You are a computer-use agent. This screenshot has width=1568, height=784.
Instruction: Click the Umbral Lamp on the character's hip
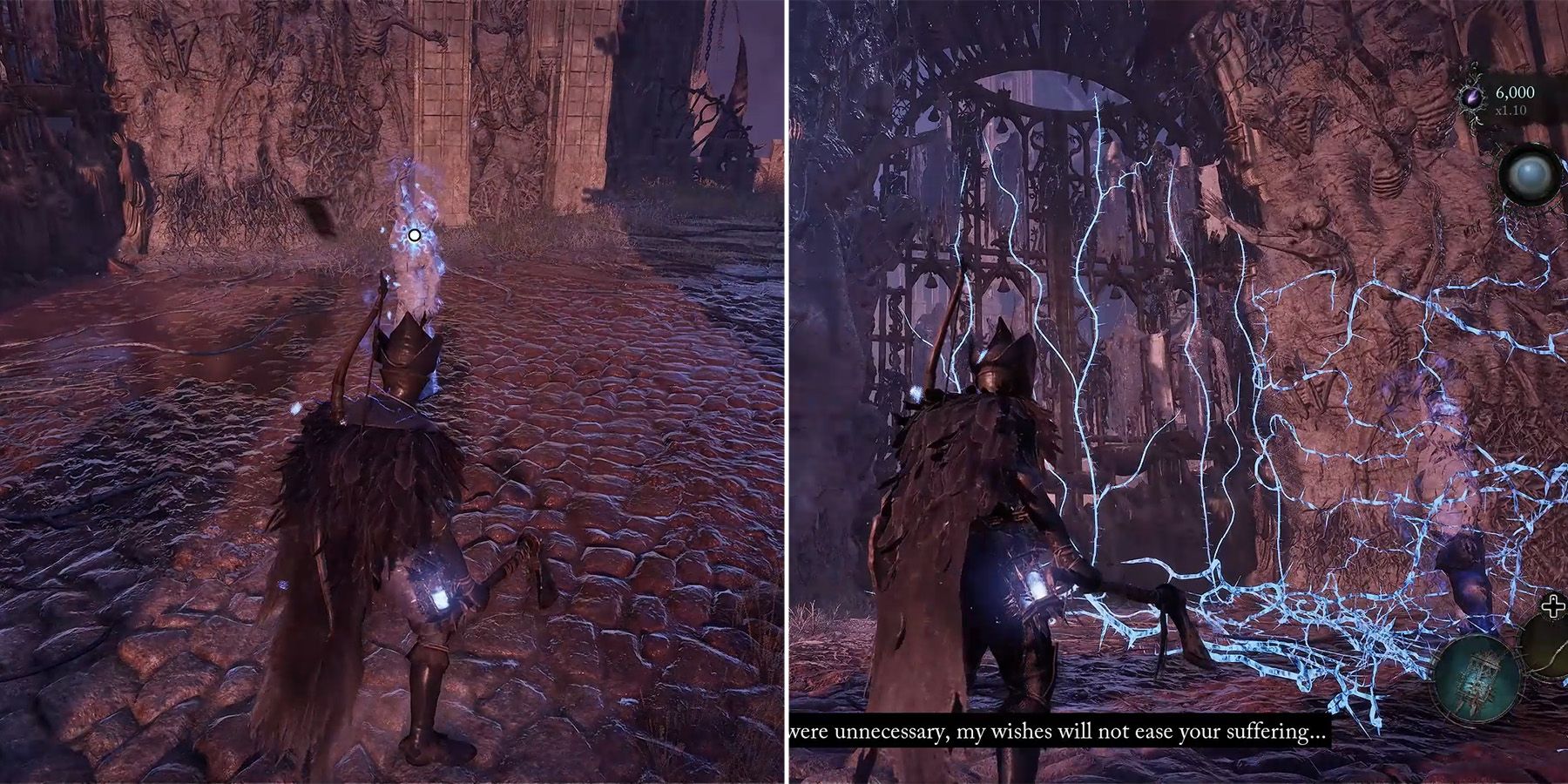(441, 597)
